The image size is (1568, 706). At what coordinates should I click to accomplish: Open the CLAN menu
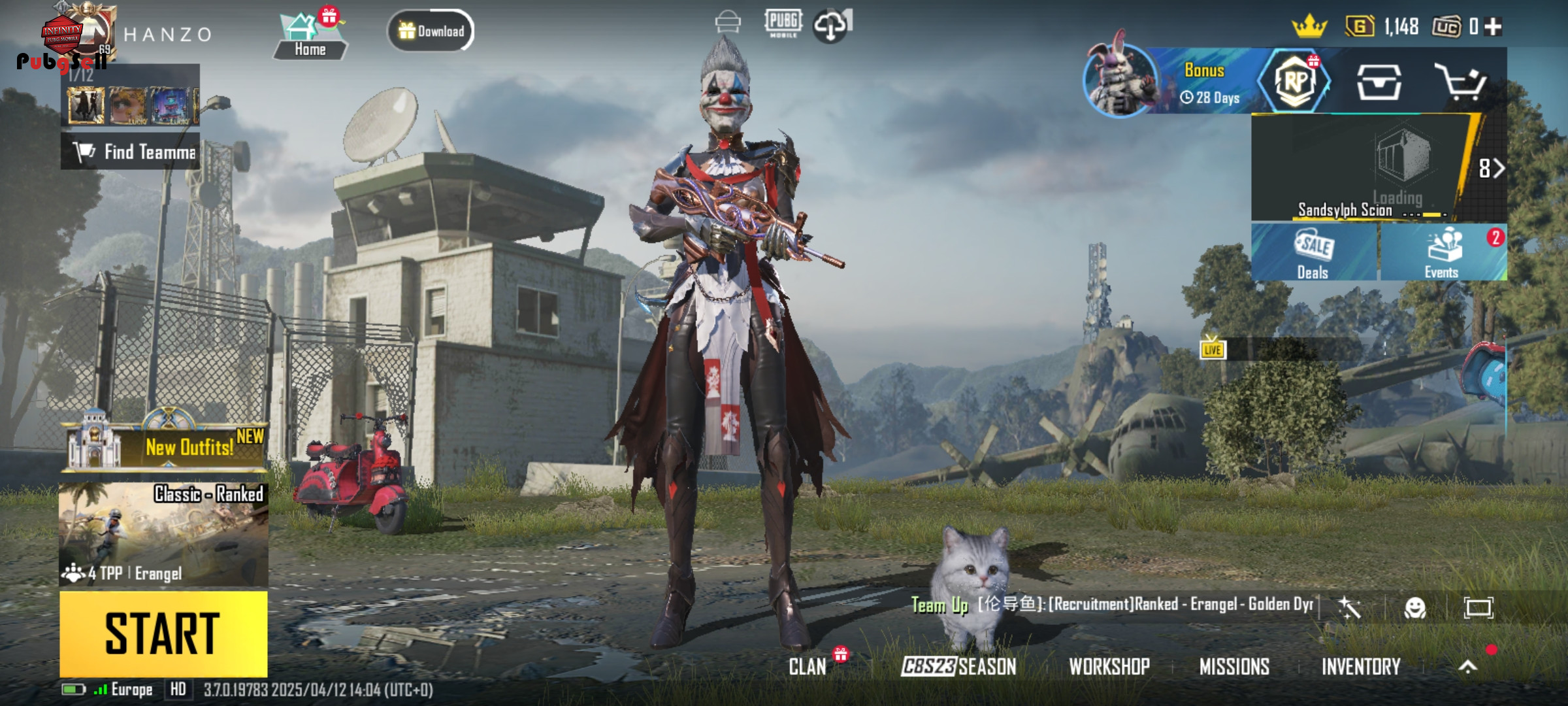[x=808, y=666]
